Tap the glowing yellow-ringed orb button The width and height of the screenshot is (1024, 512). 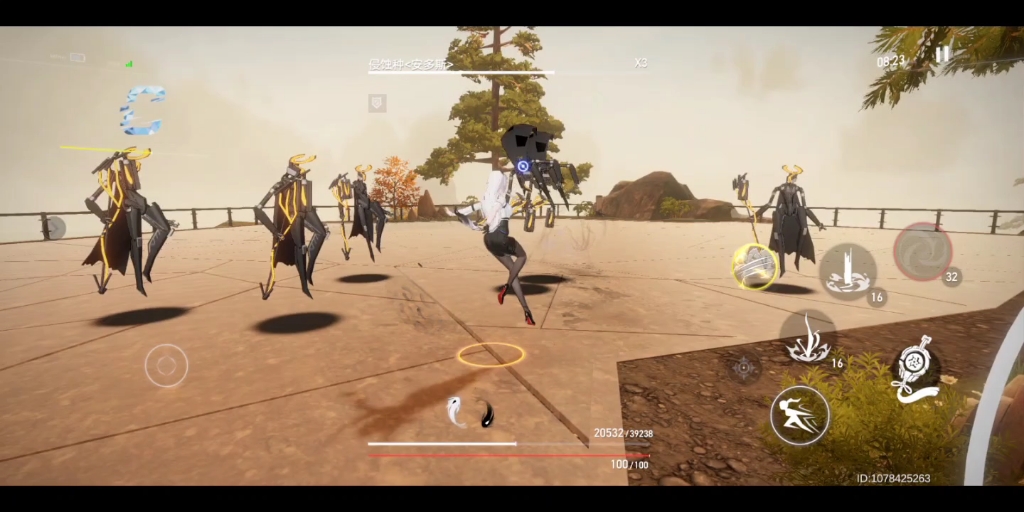(754, 266)
